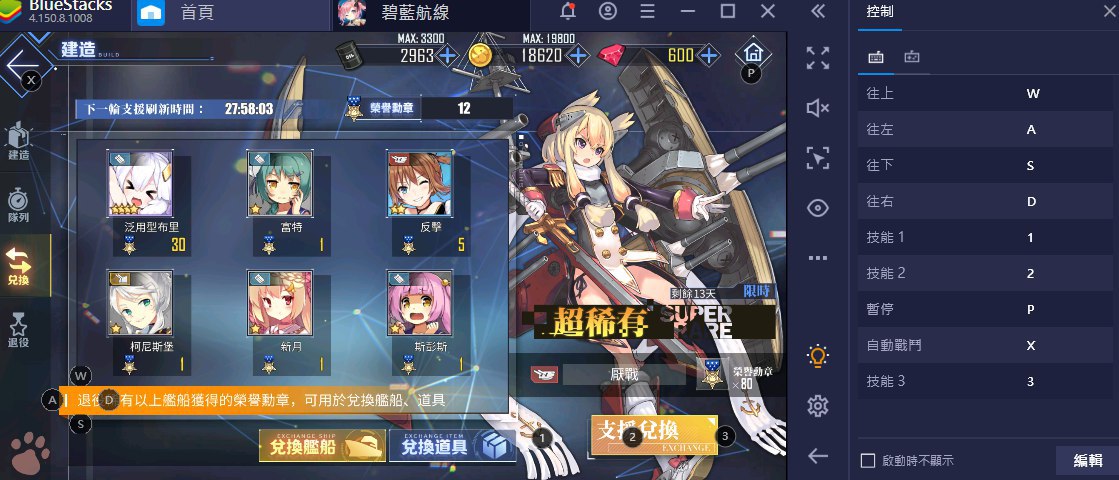Select the 泛用型布里 ship card

[140, 186]
